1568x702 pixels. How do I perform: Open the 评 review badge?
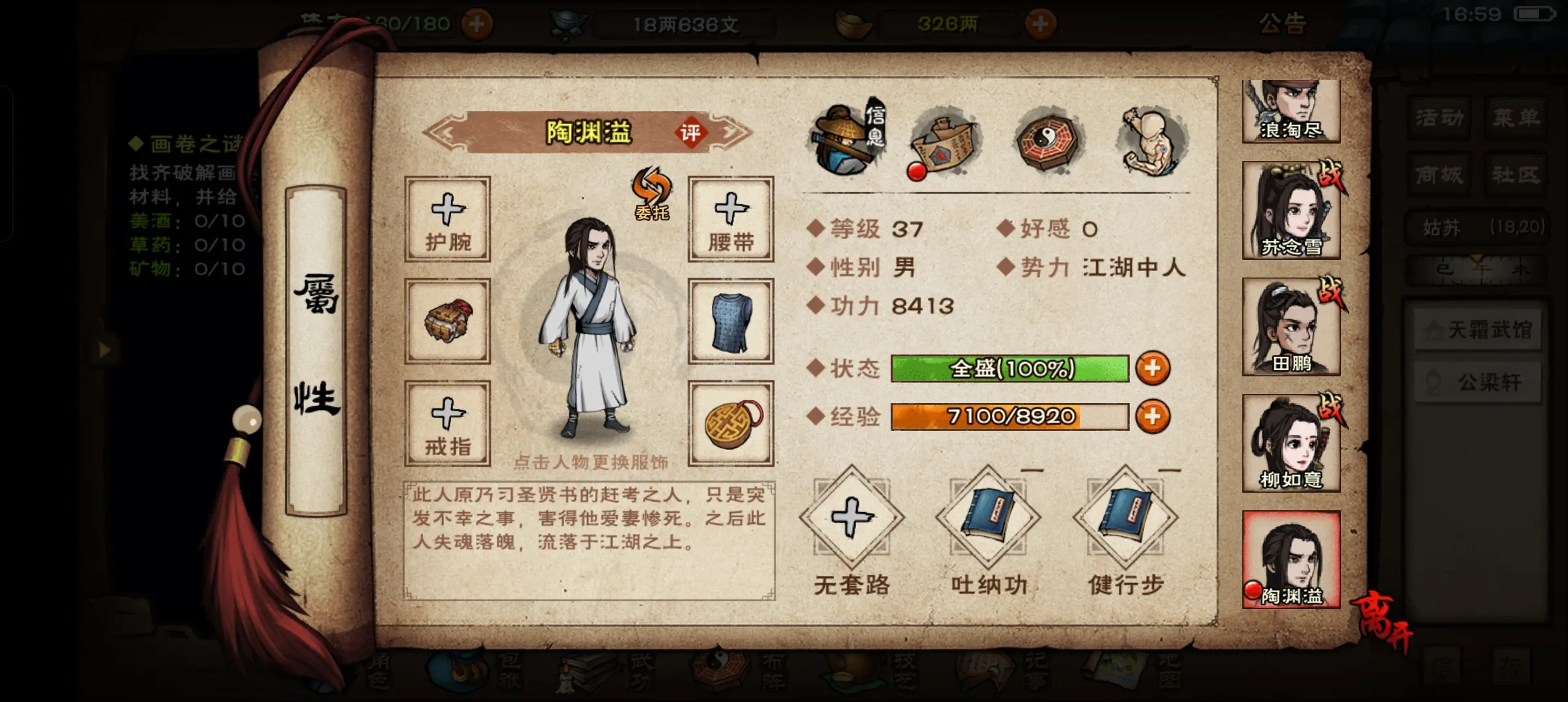pyautogui.click(x=690, y=133)
